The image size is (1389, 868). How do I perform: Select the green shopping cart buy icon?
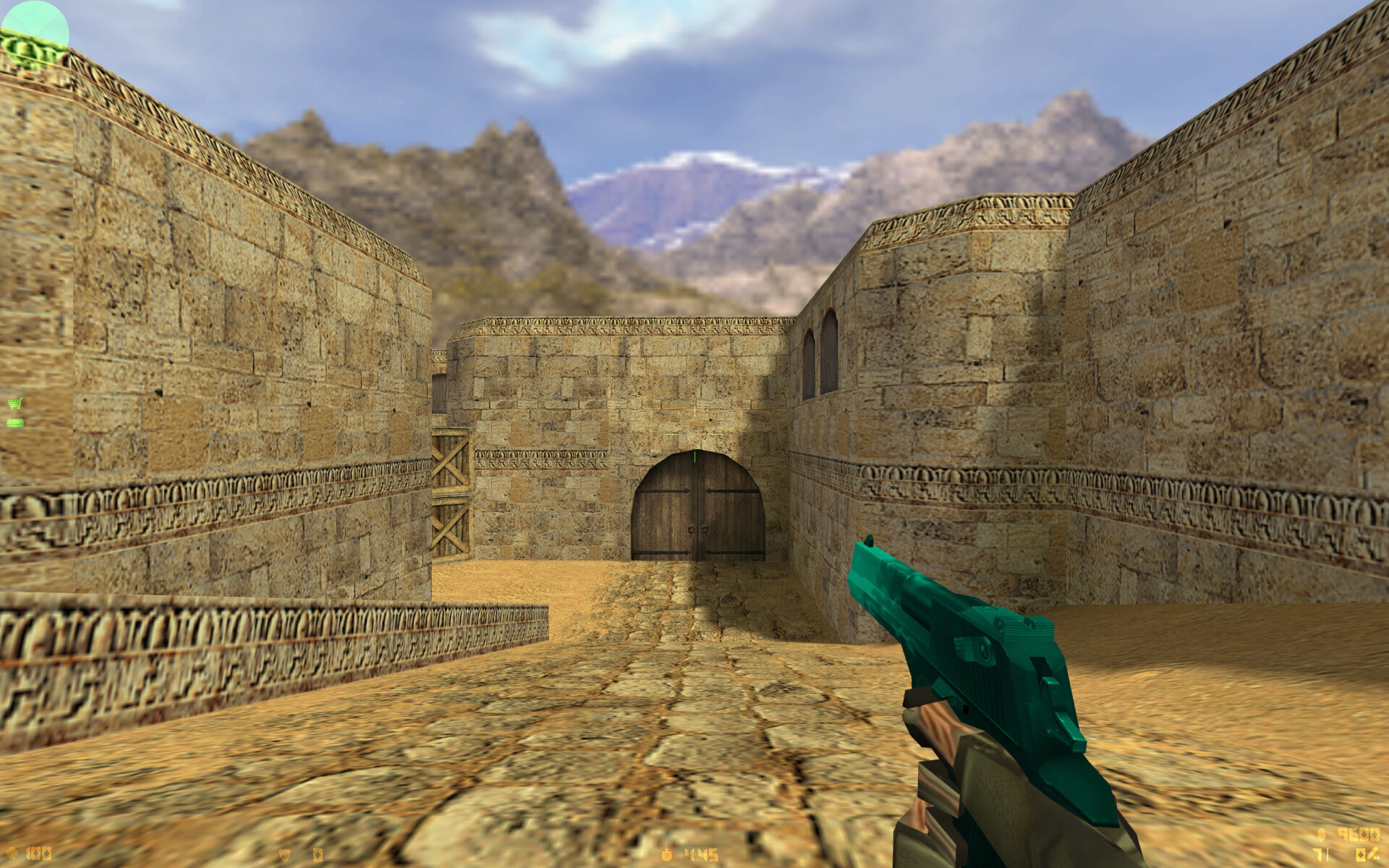coord(15,403)
